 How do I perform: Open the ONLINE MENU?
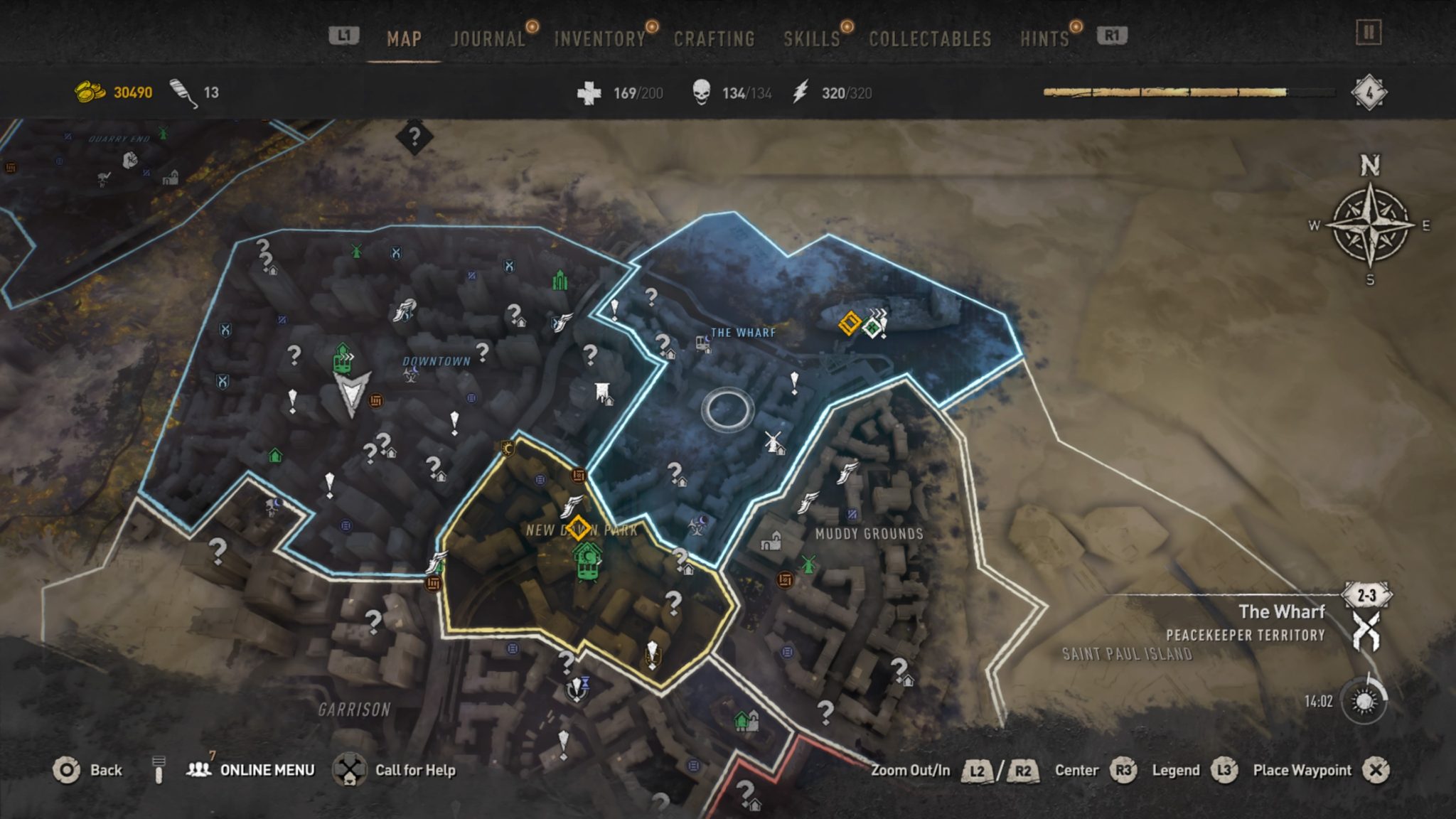[x=267, y=769]
